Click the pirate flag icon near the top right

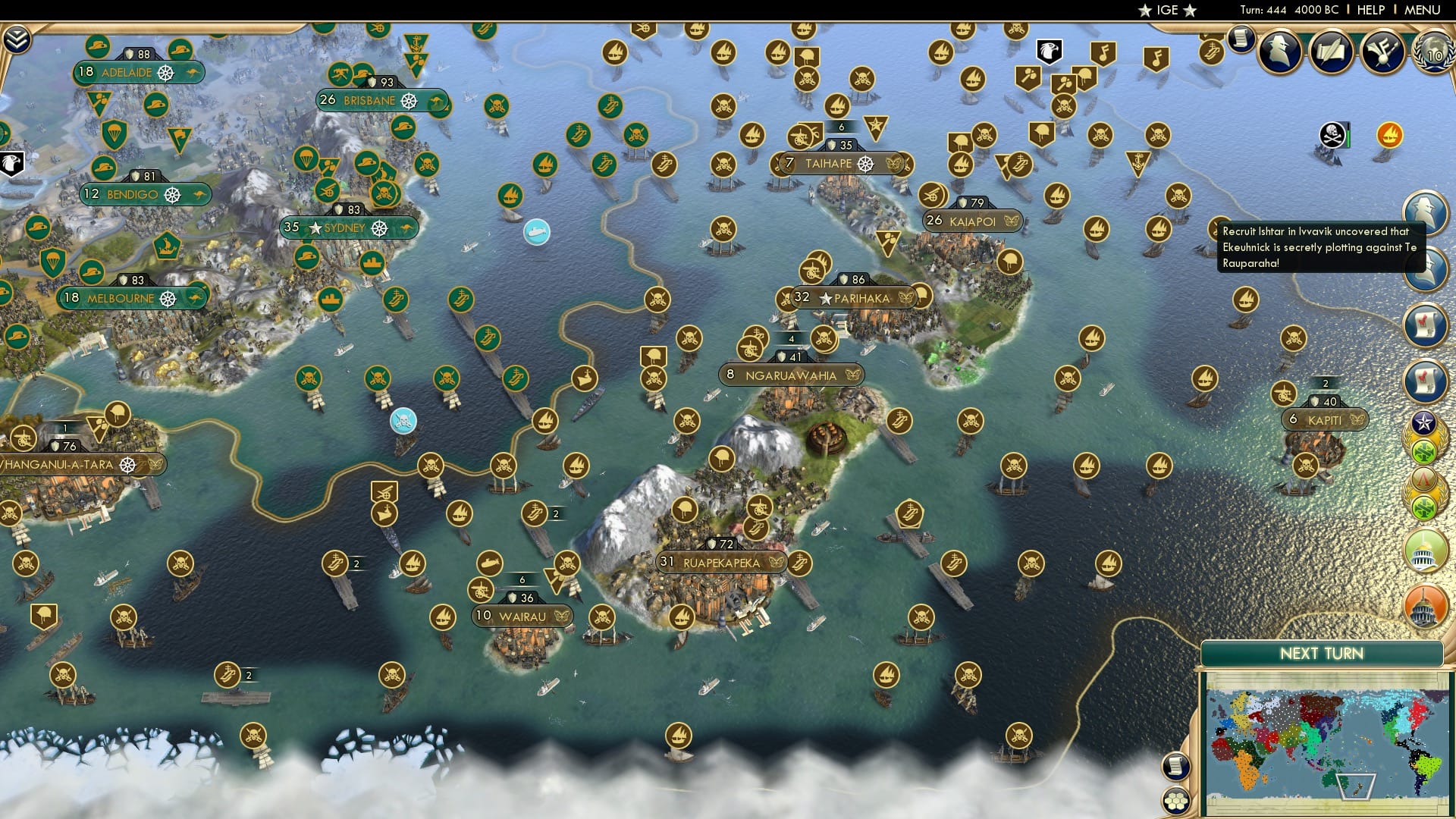1332,134
